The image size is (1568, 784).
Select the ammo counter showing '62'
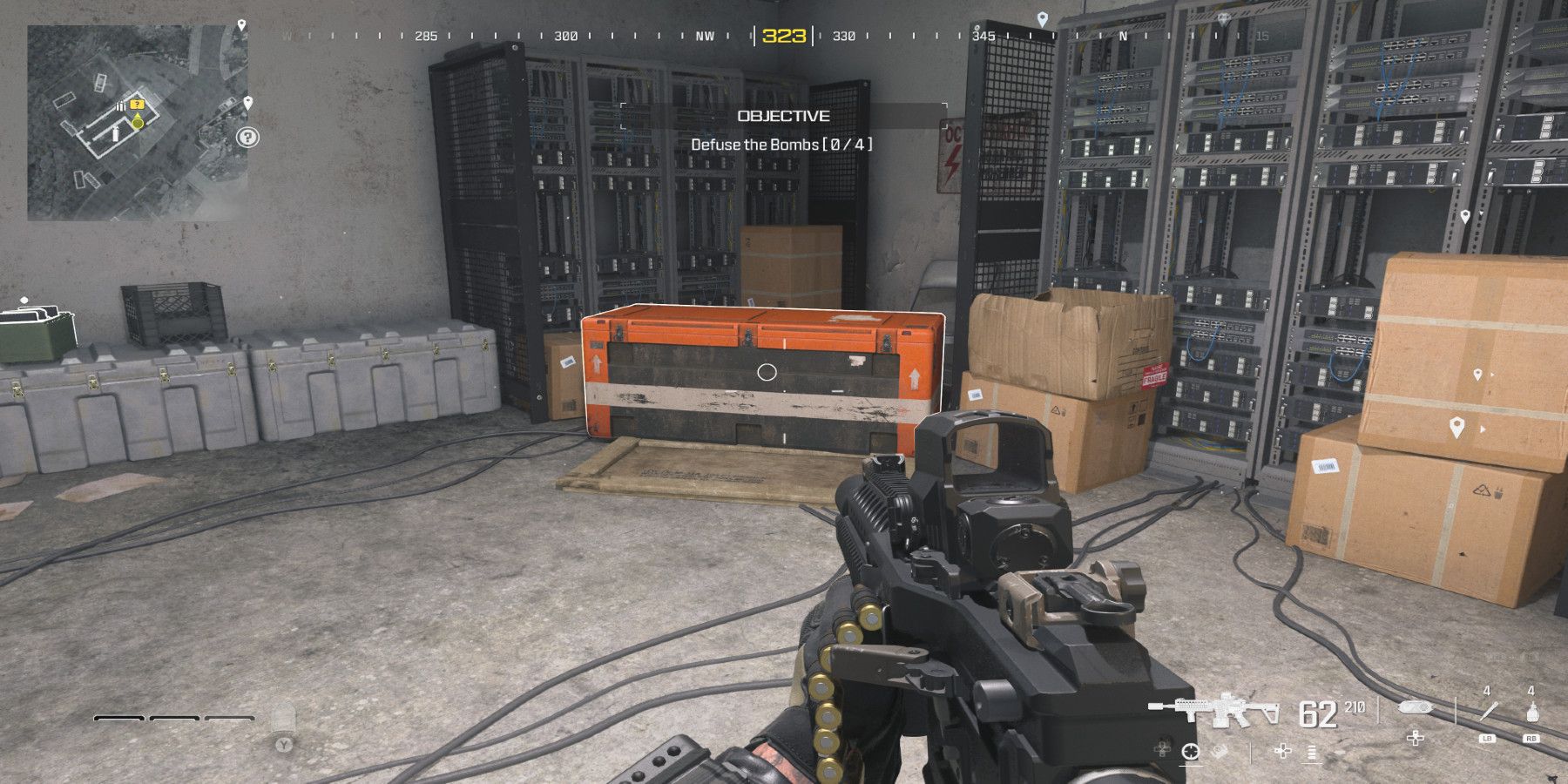click(x=1319, y=711)
